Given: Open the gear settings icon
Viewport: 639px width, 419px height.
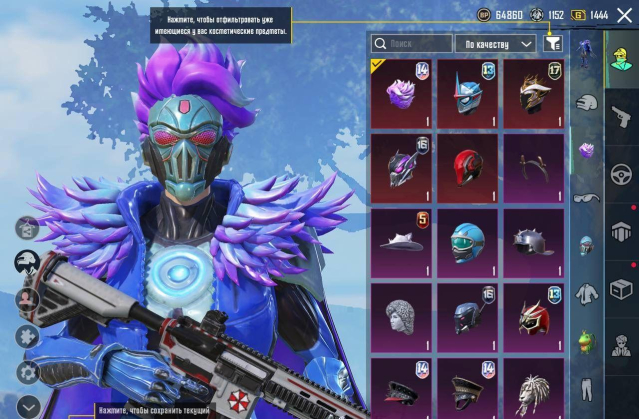Looking at the screenshot, I should 27,372.
